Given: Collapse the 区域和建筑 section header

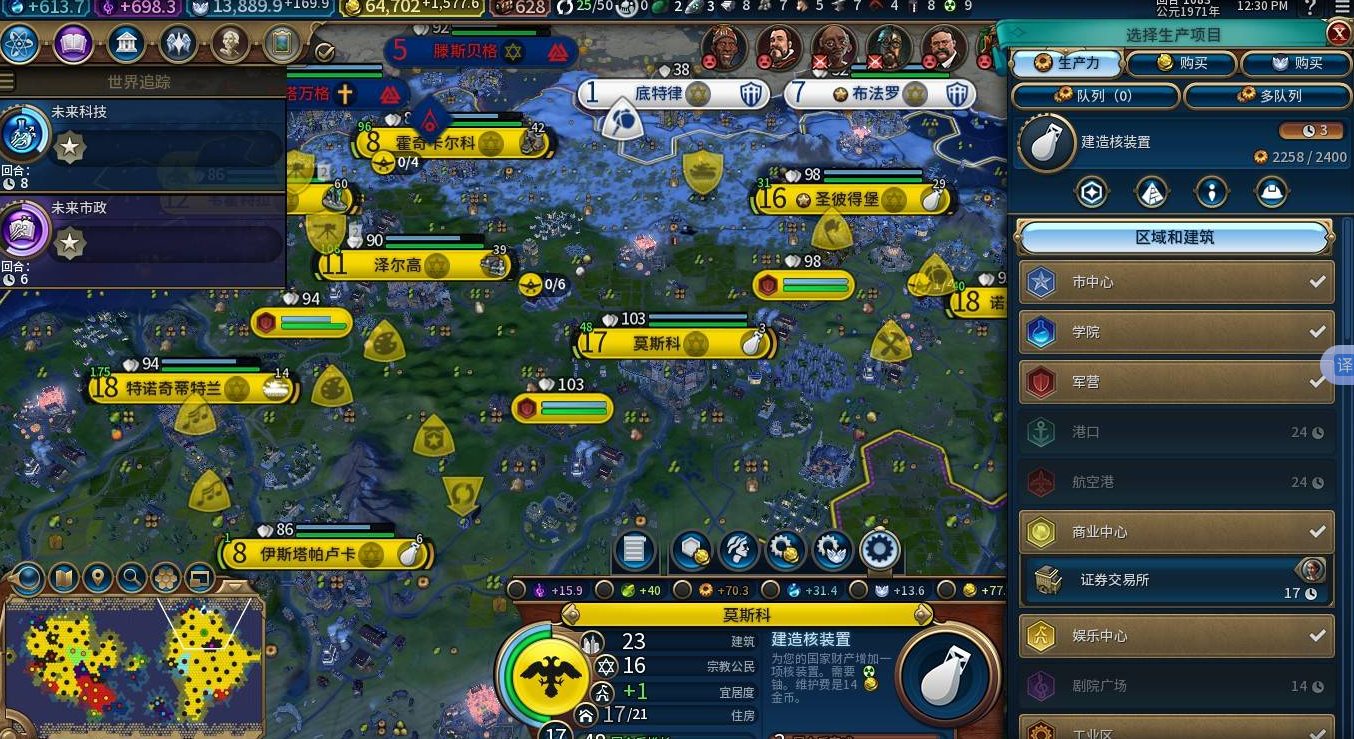Looking at the screenshot, I should [x=1174, y=238].
